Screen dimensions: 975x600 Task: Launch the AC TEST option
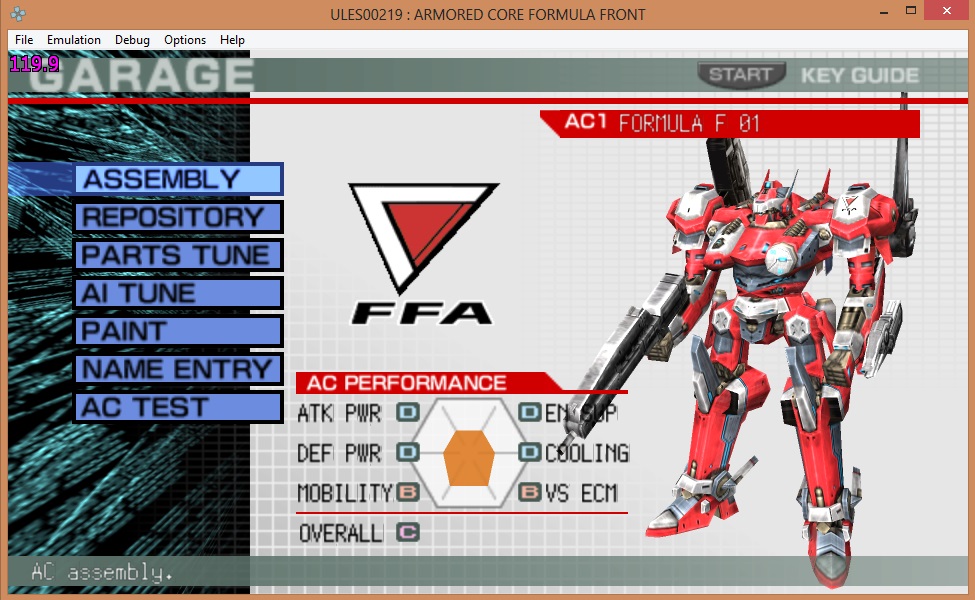pyautogui.click(x=178, y=407)
